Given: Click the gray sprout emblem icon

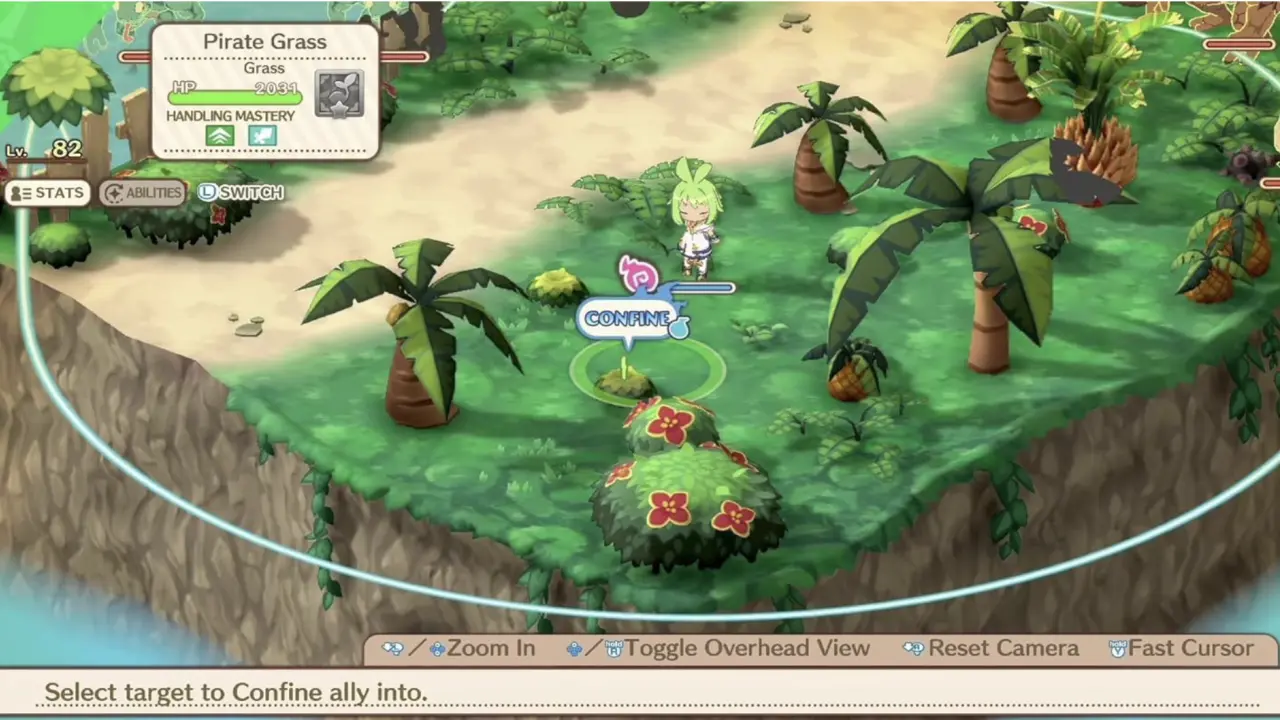Looking at the screenshot, I should (339, 93).
